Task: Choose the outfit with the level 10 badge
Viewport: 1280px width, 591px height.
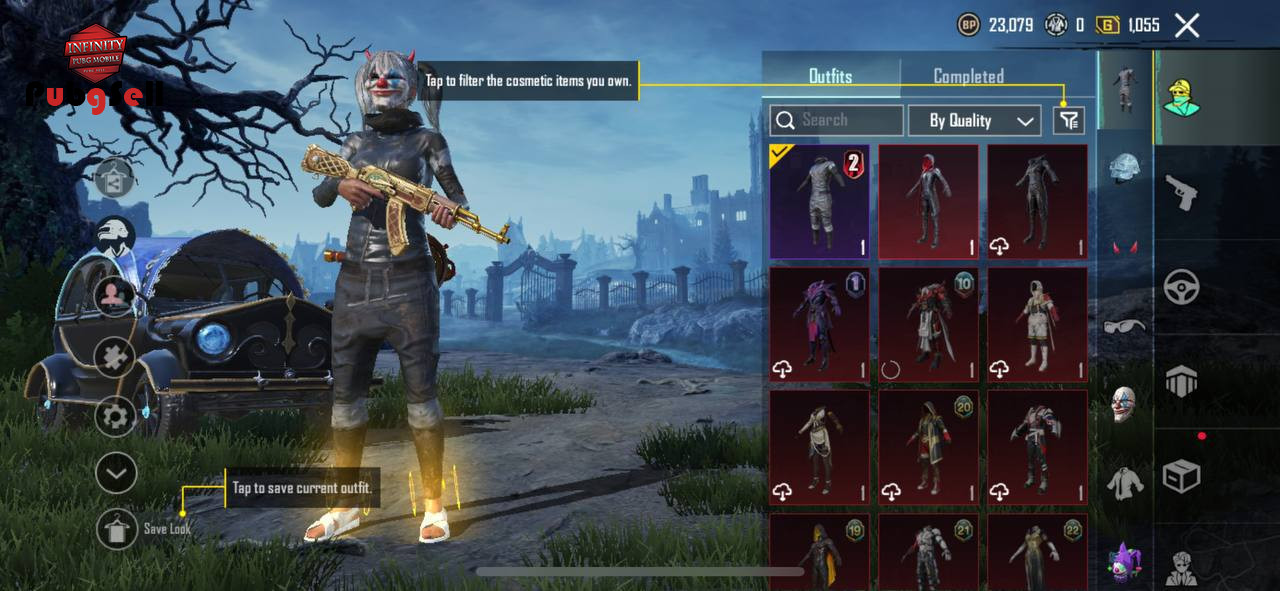Action: (x=928, y=324)
